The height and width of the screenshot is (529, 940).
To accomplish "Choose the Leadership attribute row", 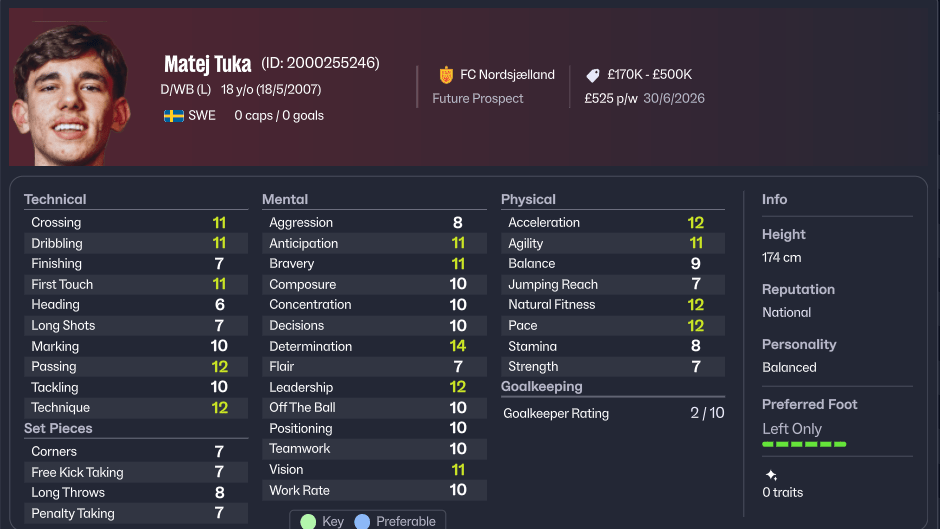I will (x=373, y=387).
